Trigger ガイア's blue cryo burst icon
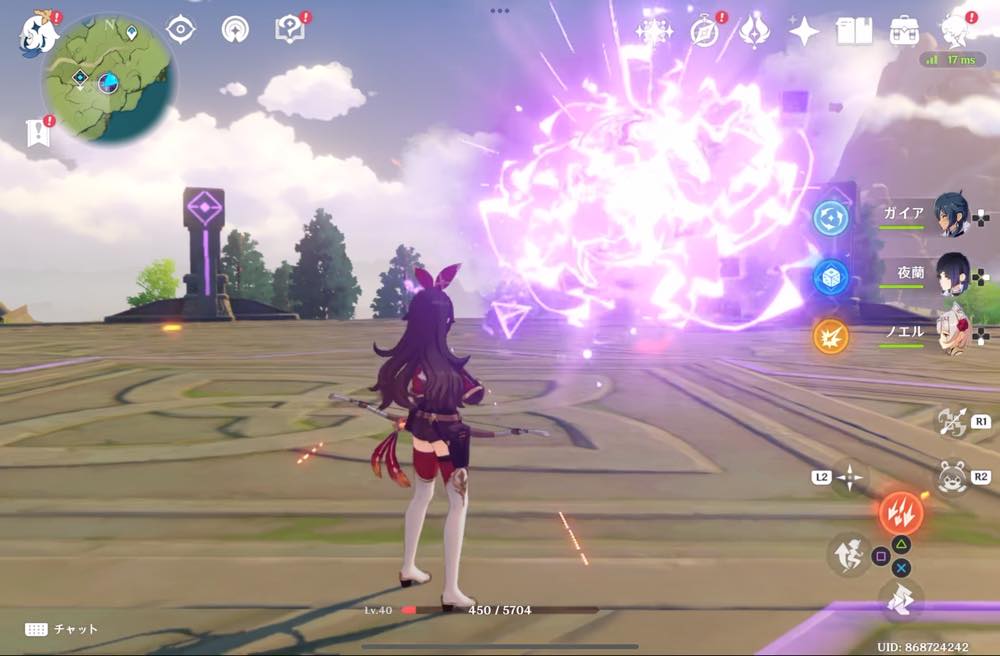 830,218
